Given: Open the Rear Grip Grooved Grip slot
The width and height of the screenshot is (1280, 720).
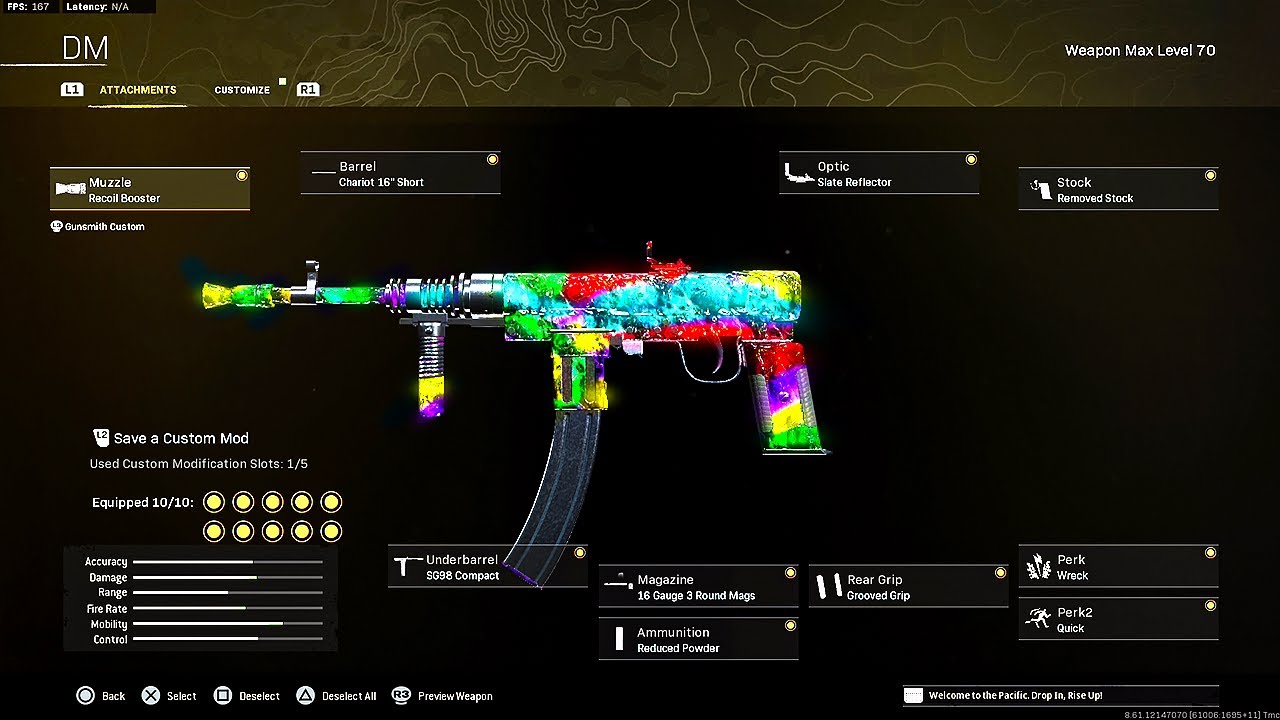Looking at the screenshot, I should coord(908,587).
